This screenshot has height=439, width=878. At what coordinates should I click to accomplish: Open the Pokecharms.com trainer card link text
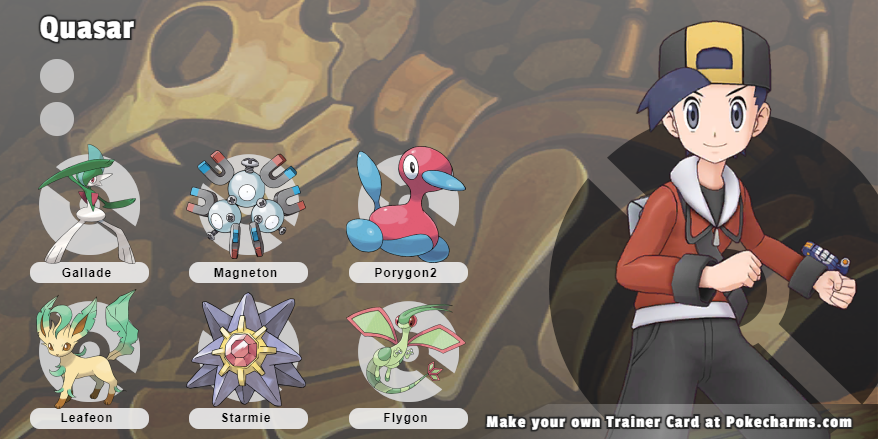click(x=669, y=422)
